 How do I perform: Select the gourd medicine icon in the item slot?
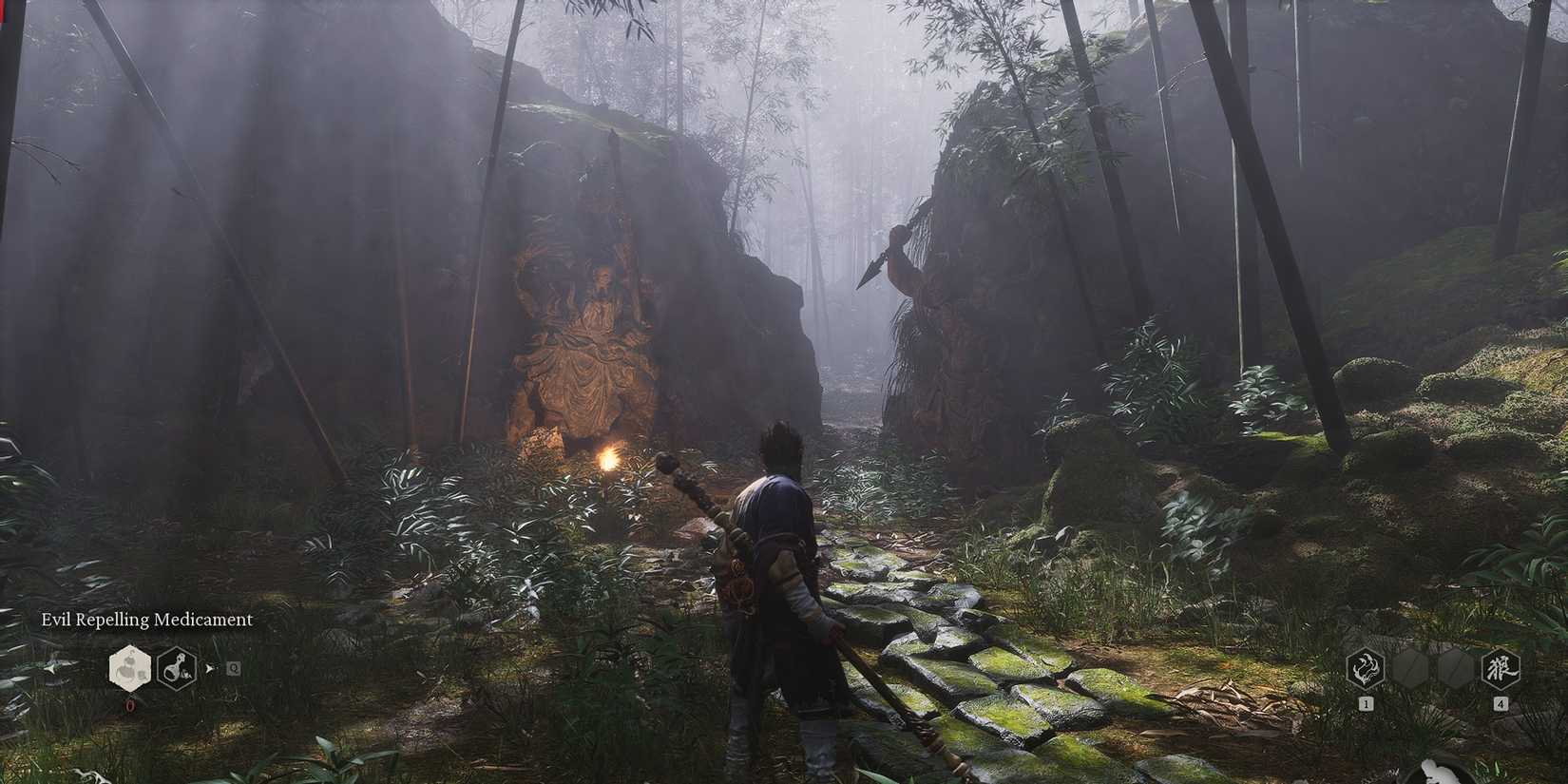tap(129, 669)
